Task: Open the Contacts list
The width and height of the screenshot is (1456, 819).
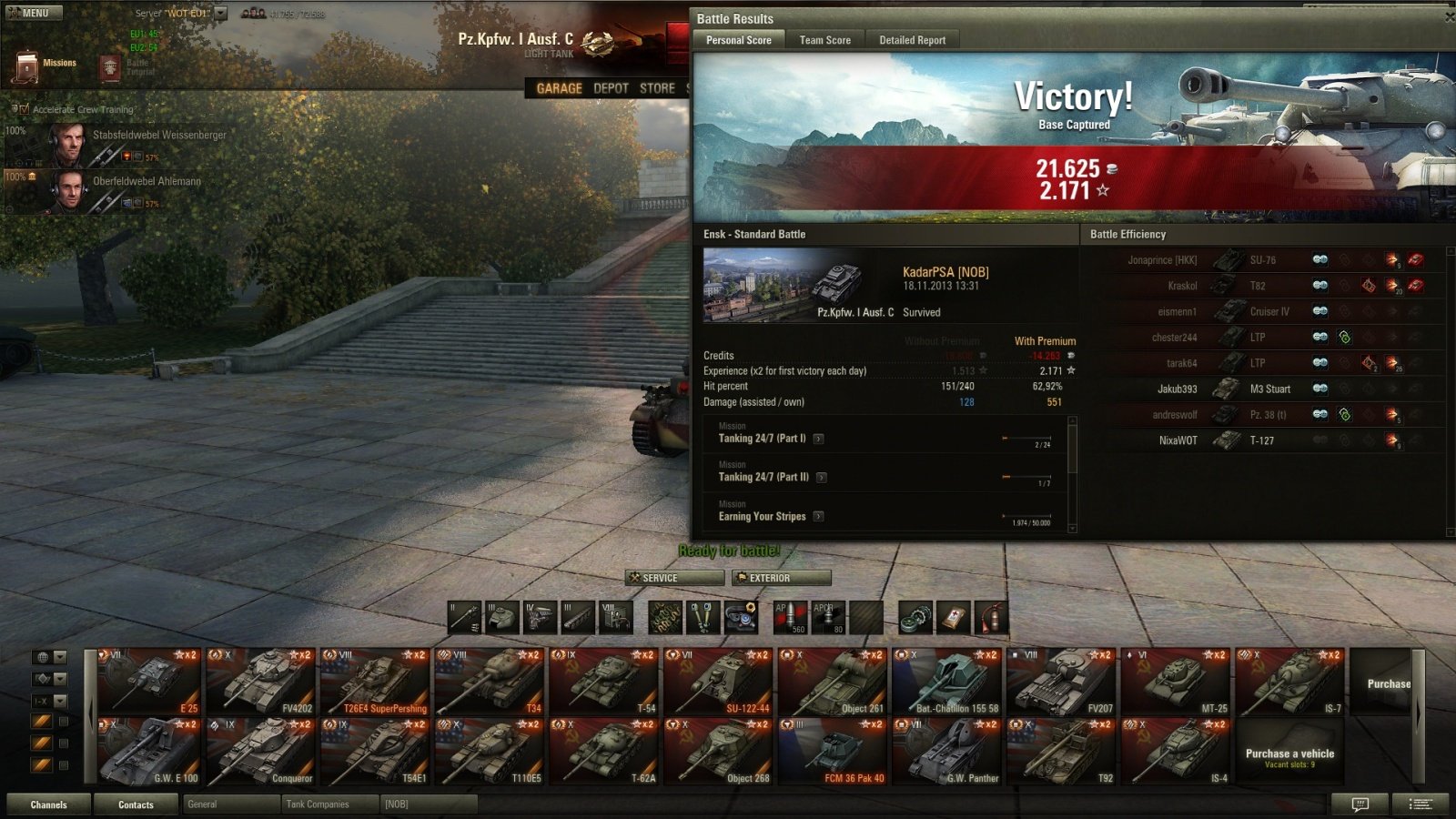Action: [x=136, y=804]
